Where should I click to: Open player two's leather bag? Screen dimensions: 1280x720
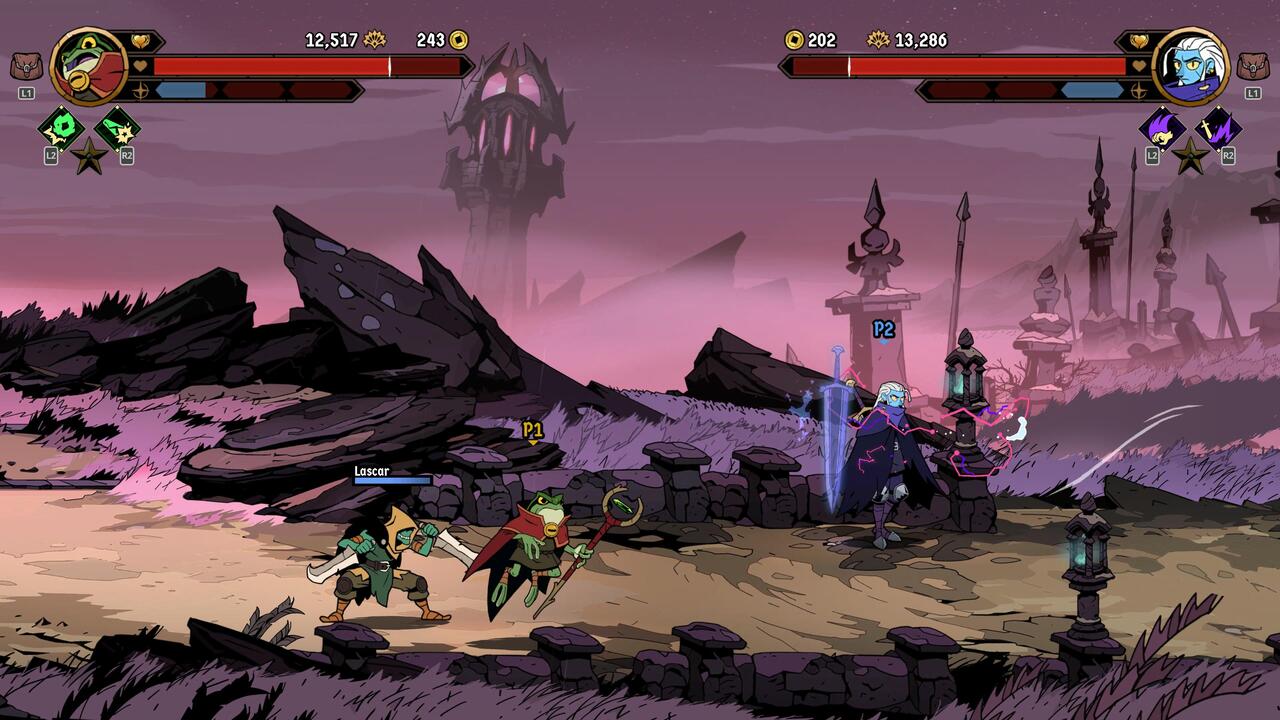(1252, 67)
